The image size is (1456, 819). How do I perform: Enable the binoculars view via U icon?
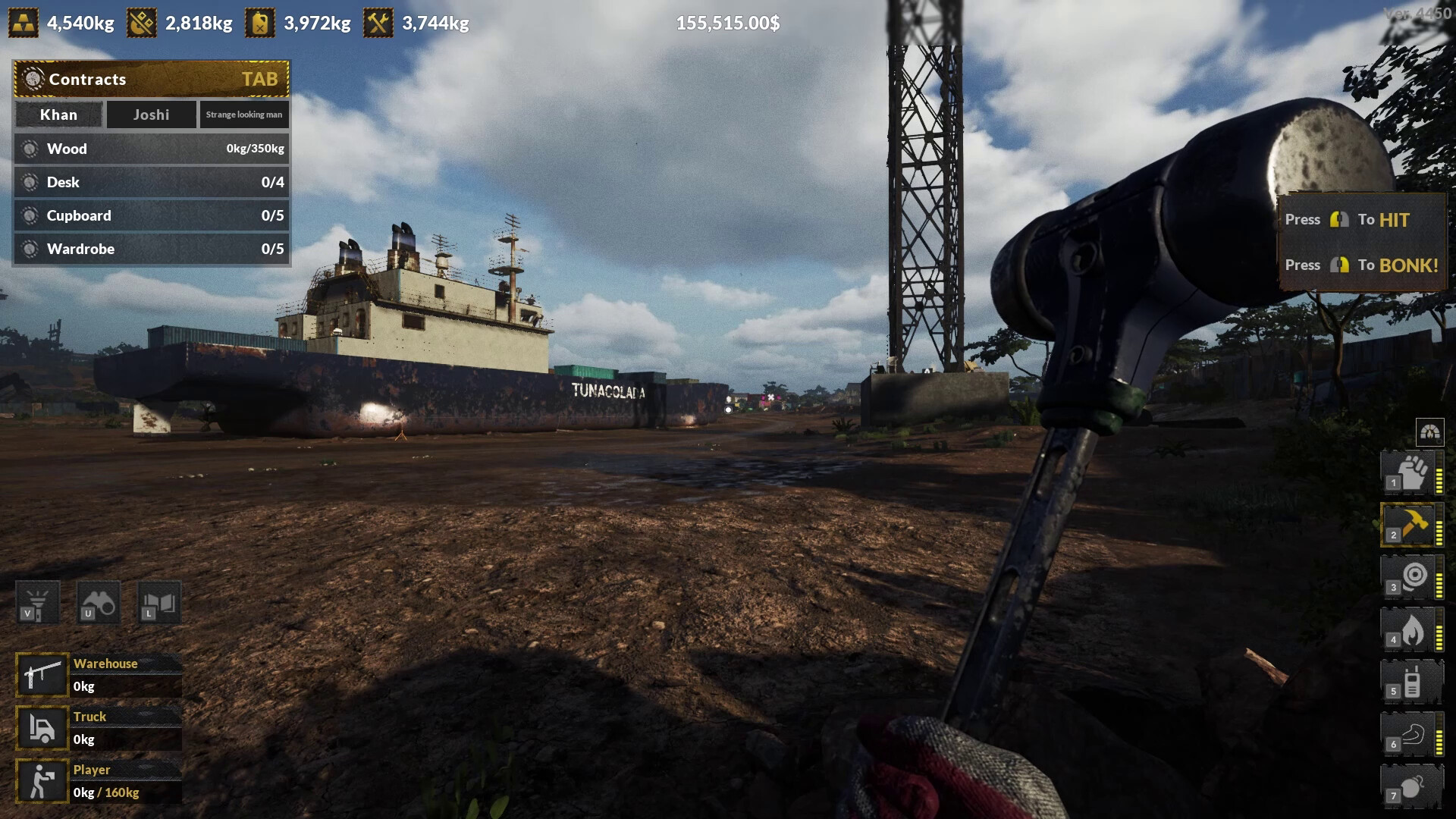[x=99, y=603]
